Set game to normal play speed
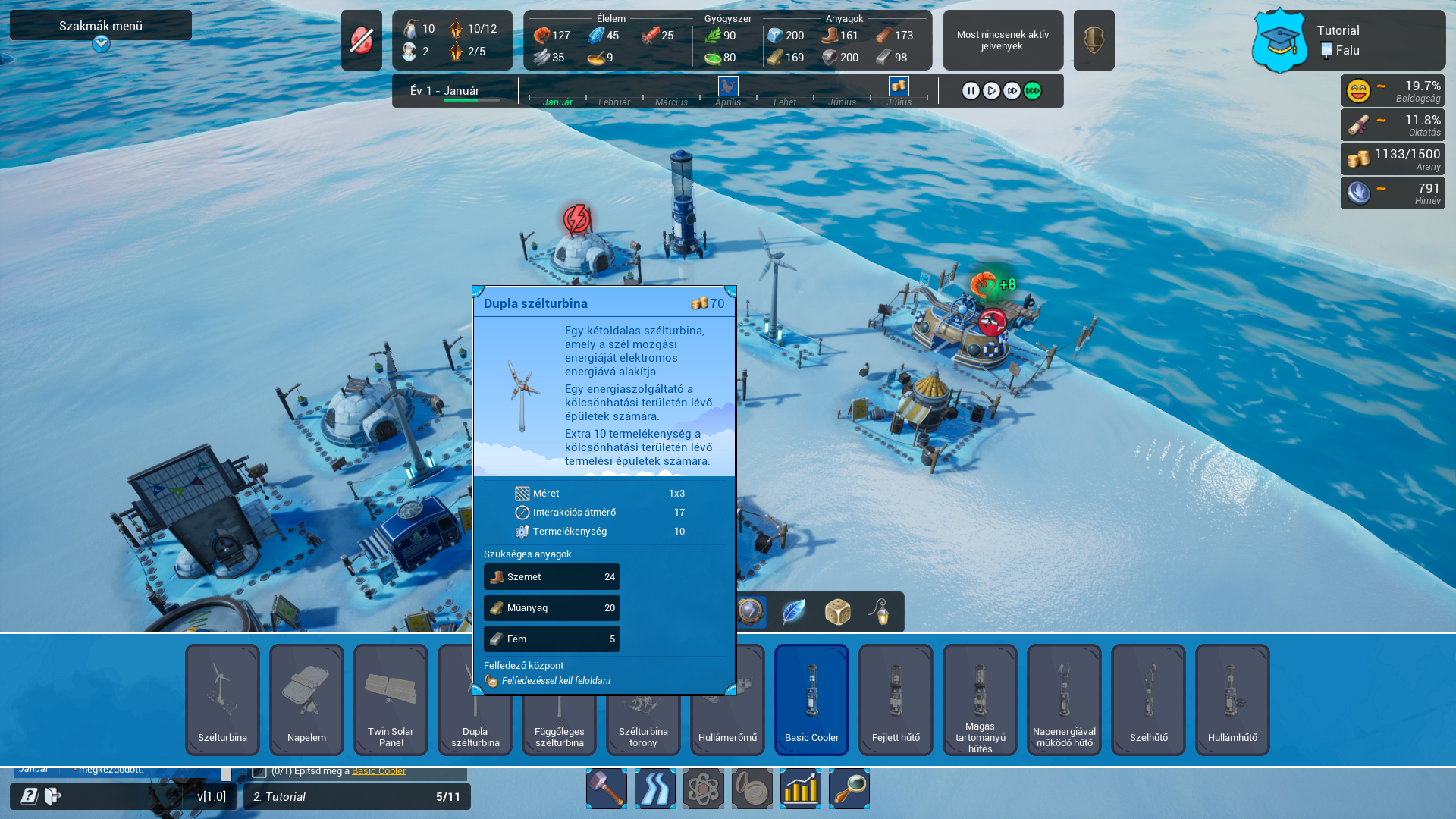 pyautogui.click(x=991, y=91)
